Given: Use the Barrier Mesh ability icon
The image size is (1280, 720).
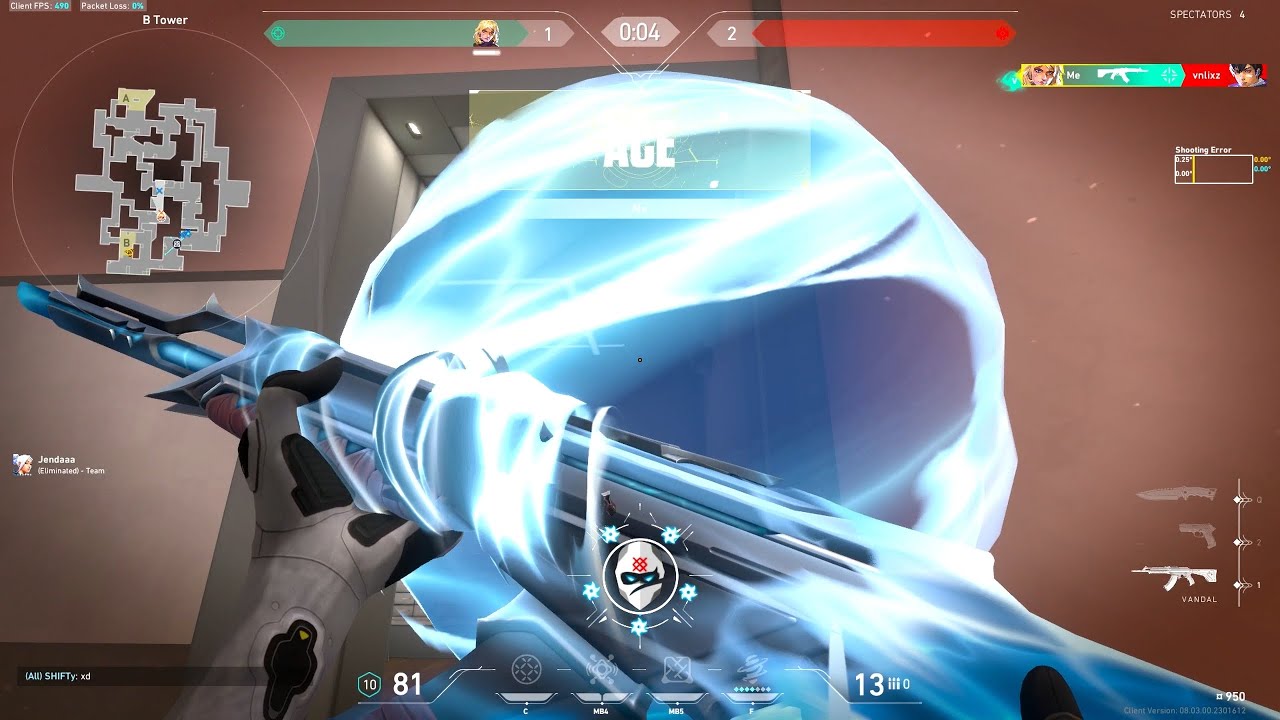Looking at the screenshot, I should (676, 669).
